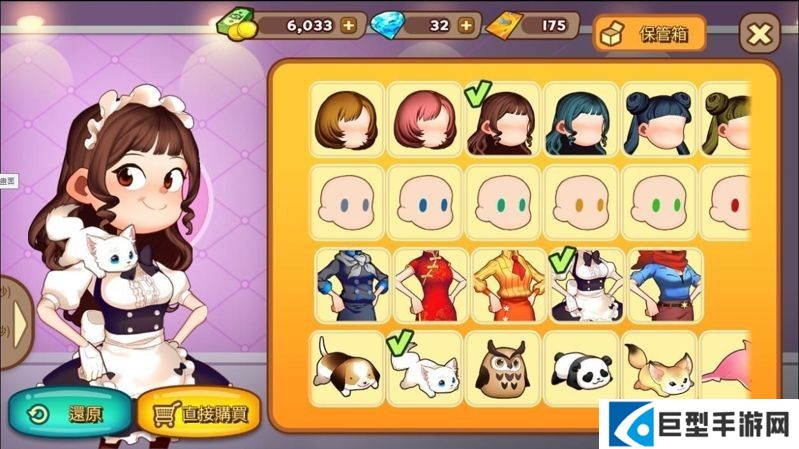This screenshot has height=449, width=799.
Task: Close the outfit shop with the X button
Action: (x=760, y=35)
